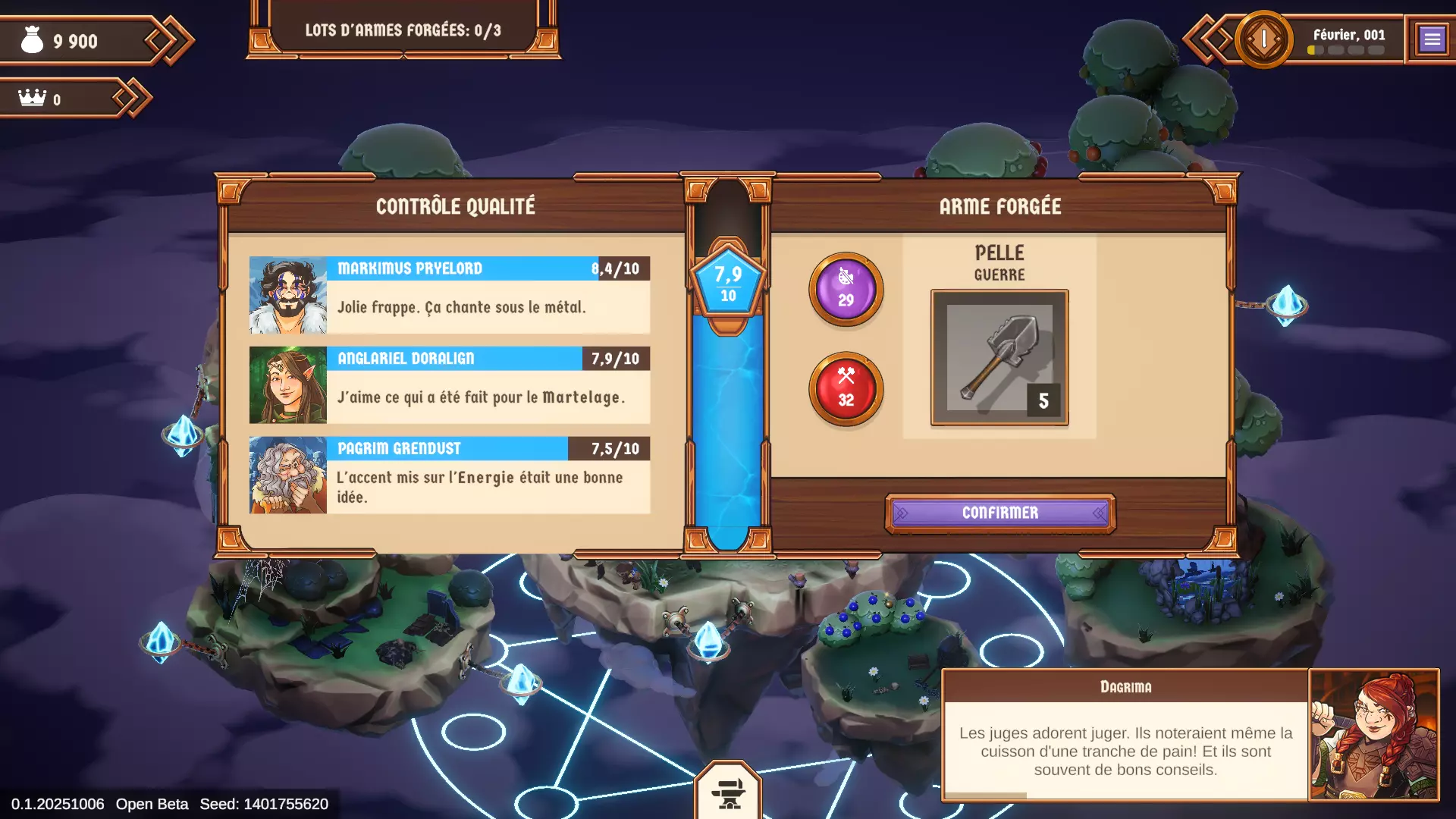The height and width of the screenshot is (819, 1456).
Task: Click the red hammering stat orb
Action: point(846,389)
